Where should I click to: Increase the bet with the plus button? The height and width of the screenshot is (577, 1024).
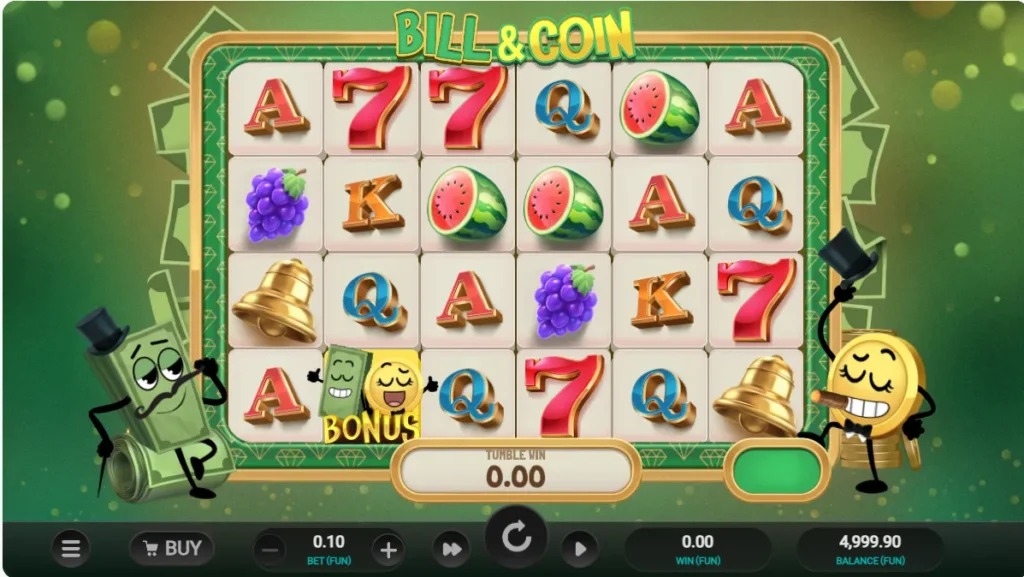[x=388, y=549]
